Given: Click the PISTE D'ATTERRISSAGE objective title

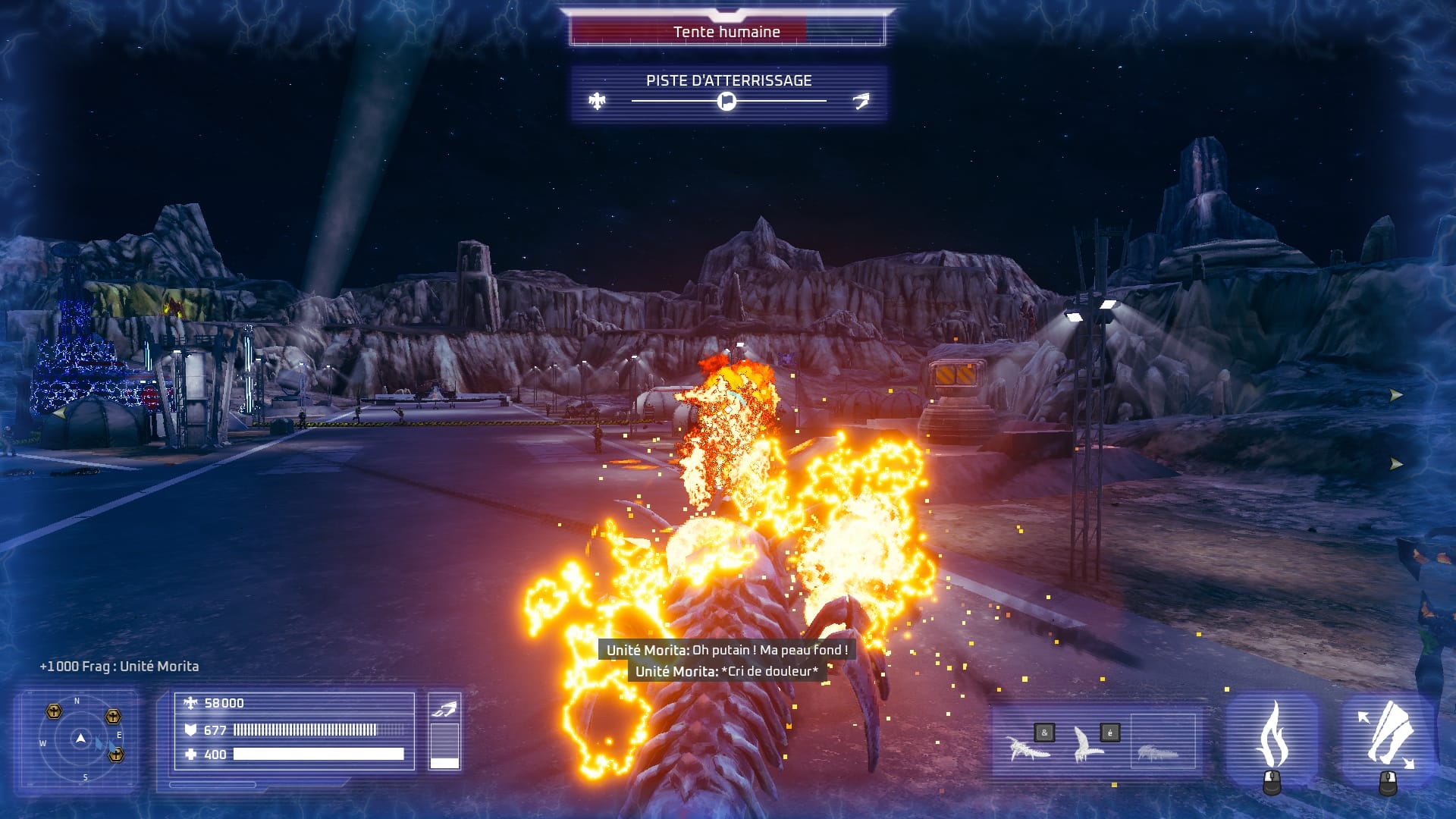Looking at the screenshot, I should point(728,78).
